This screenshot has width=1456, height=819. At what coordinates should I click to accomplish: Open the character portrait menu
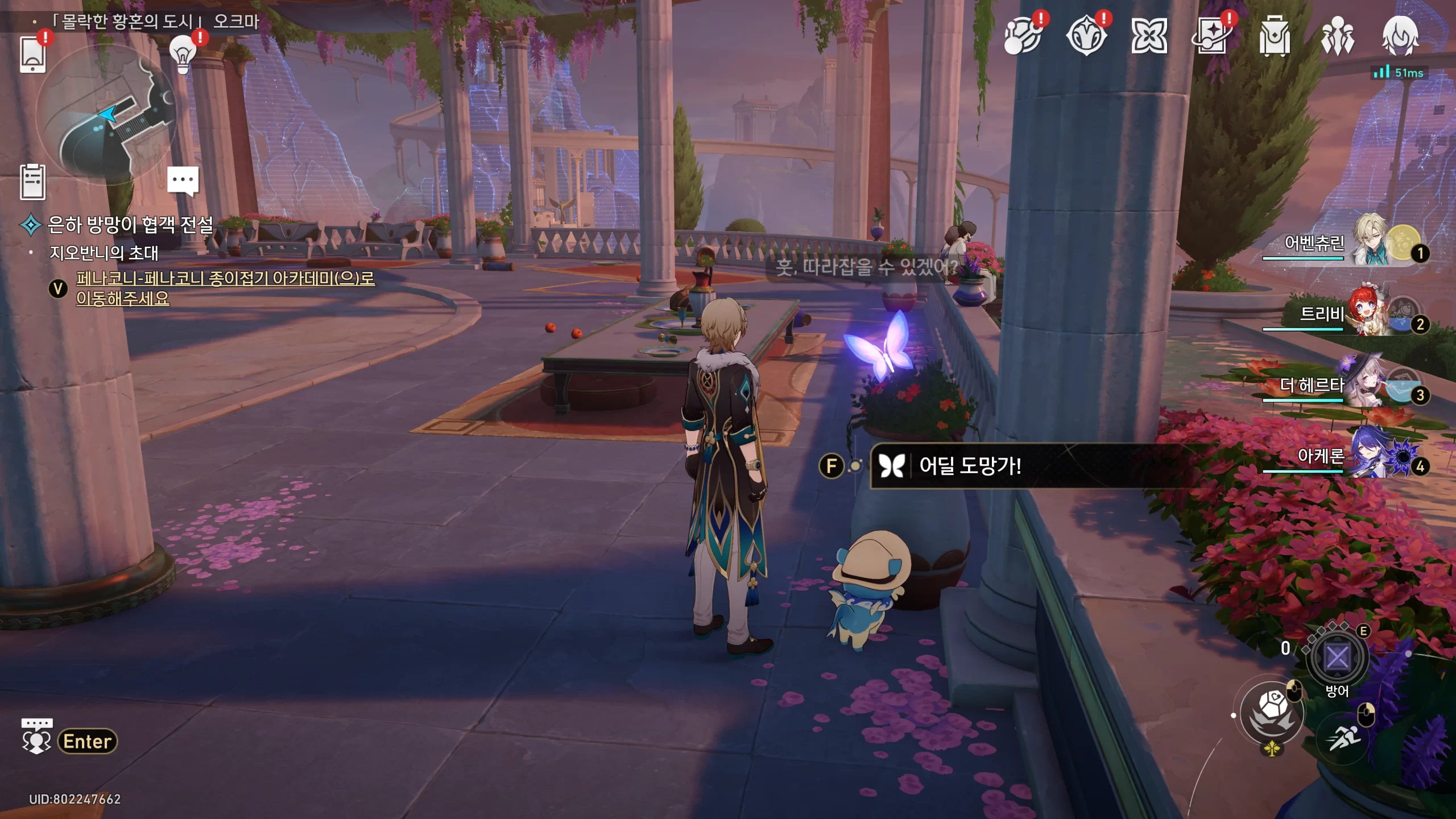point(1400,36)
